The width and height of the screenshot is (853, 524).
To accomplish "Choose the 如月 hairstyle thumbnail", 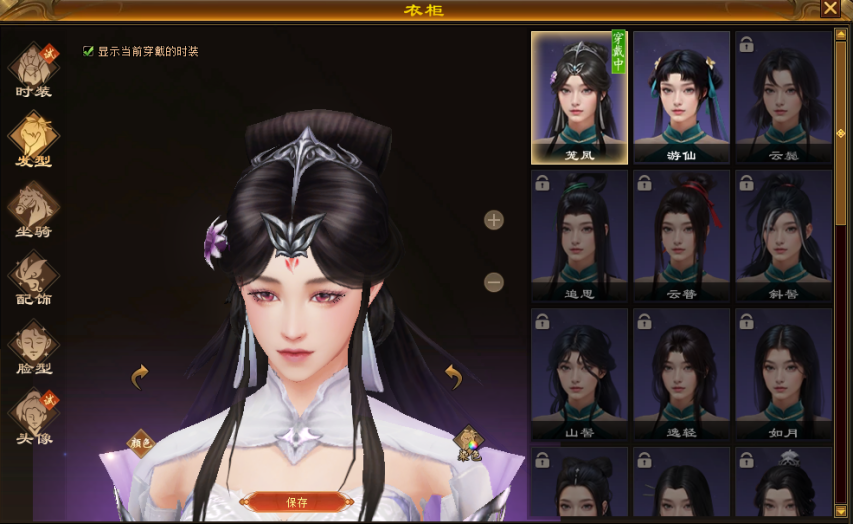I will point(783,375).
